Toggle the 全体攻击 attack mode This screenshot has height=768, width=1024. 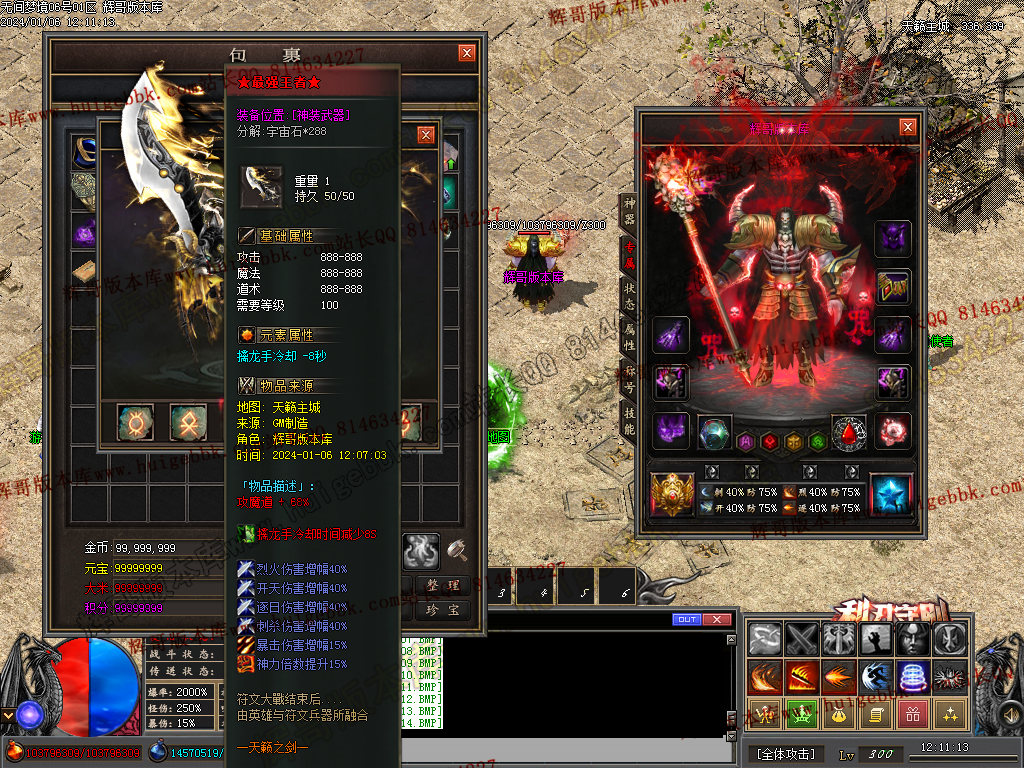point(785,753)
